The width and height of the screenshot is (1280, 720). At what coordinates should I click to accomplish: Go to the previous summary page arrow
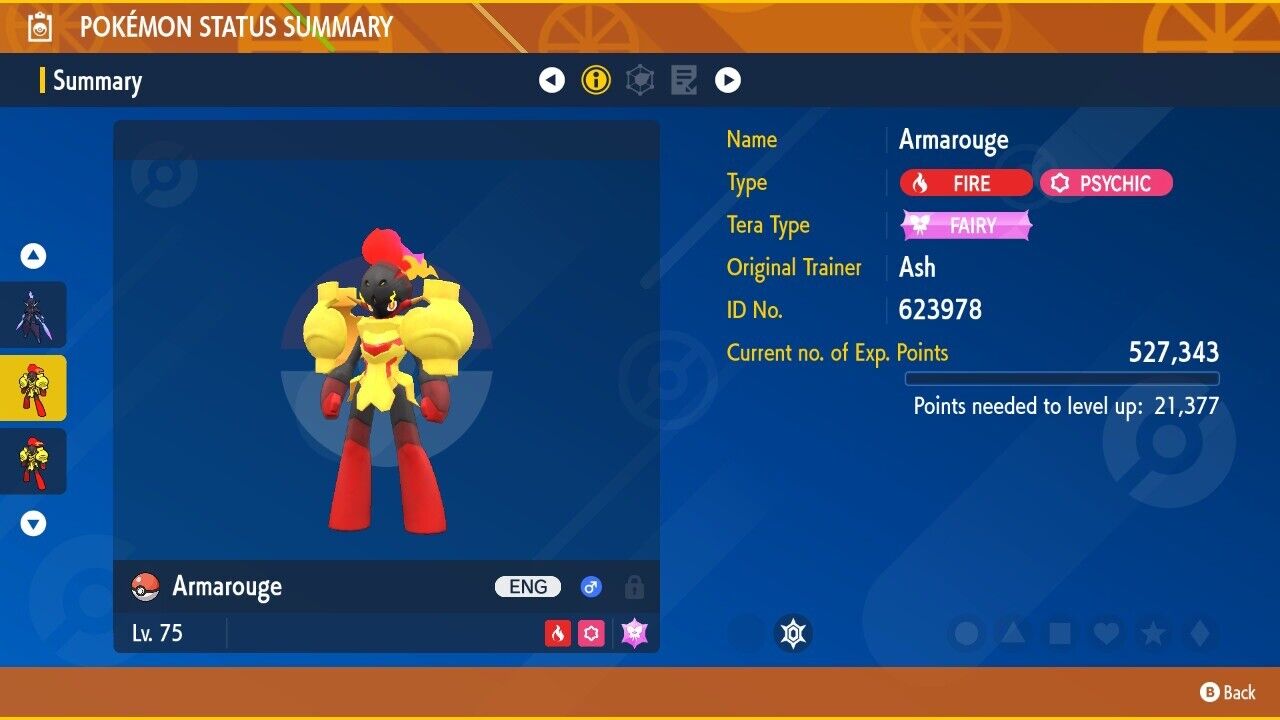pyautogui.click(x=552, y=80)
